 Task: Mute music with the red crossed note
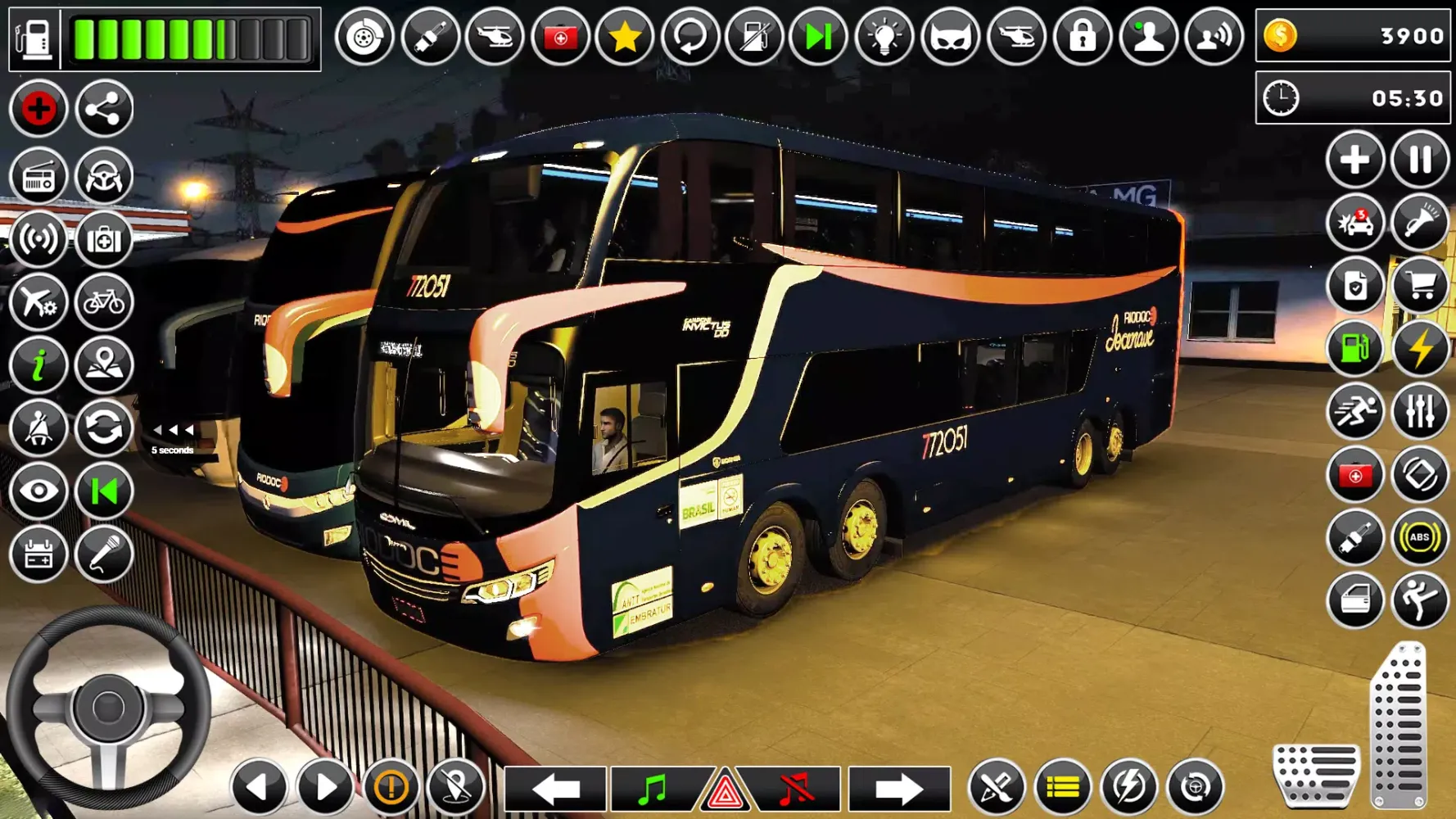click(x=795, y=789)
